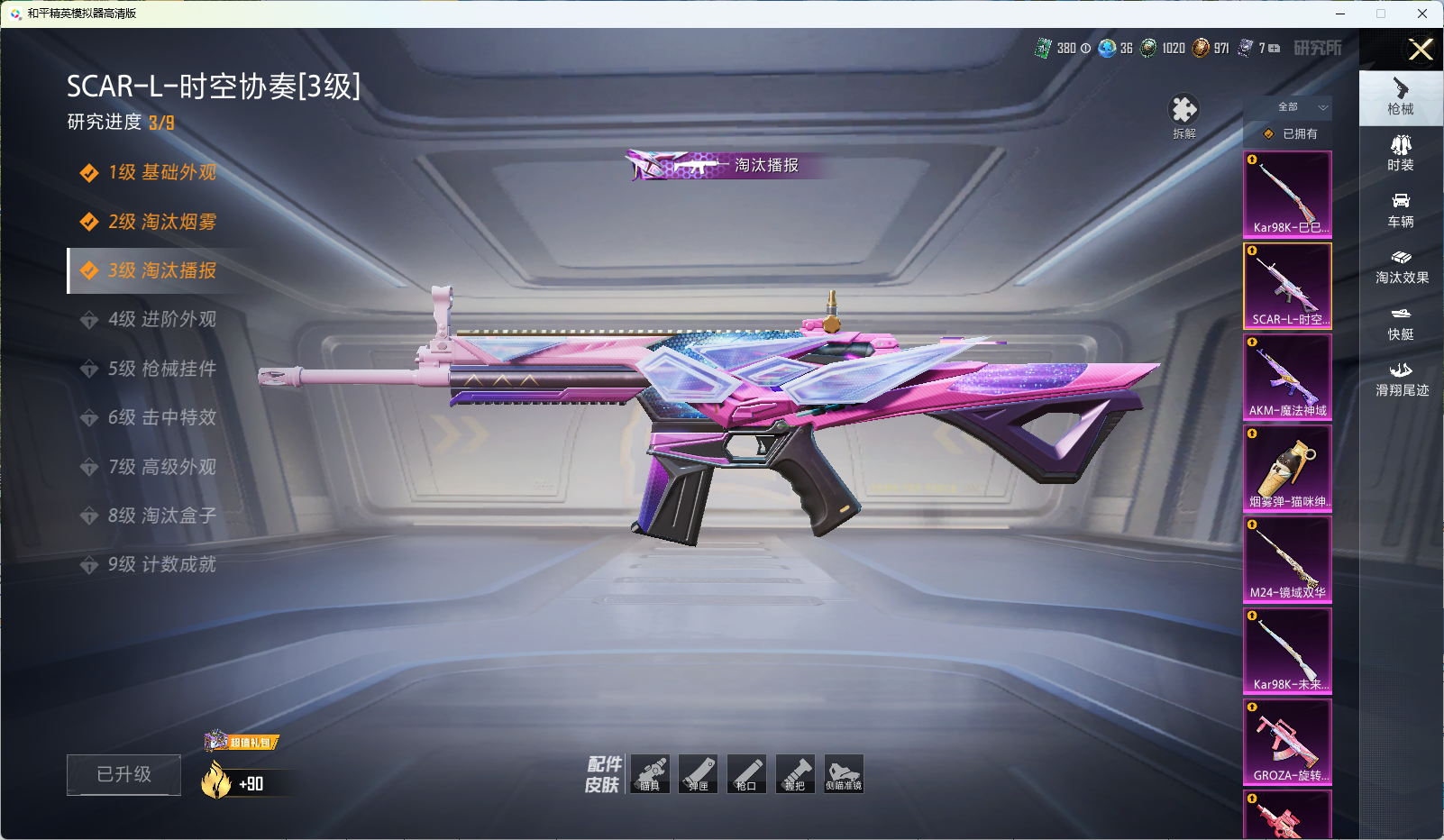Screen dimensions: 1444x840
Task: Close the research lab with the X
Action: 1421,50
